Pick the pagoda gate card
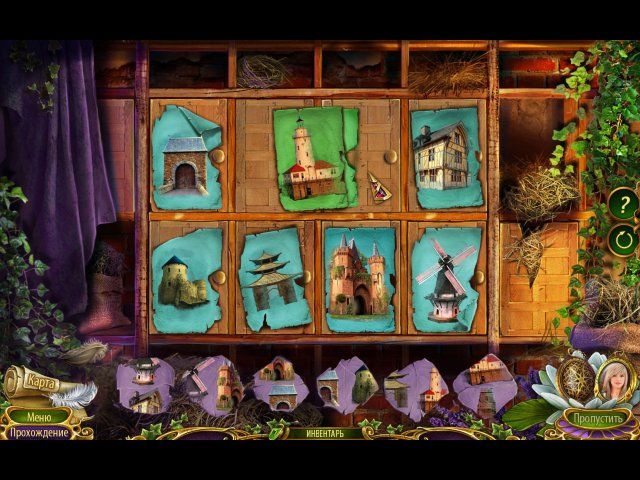The height and width of the screenshot is (480, 640). pos(275,277)
